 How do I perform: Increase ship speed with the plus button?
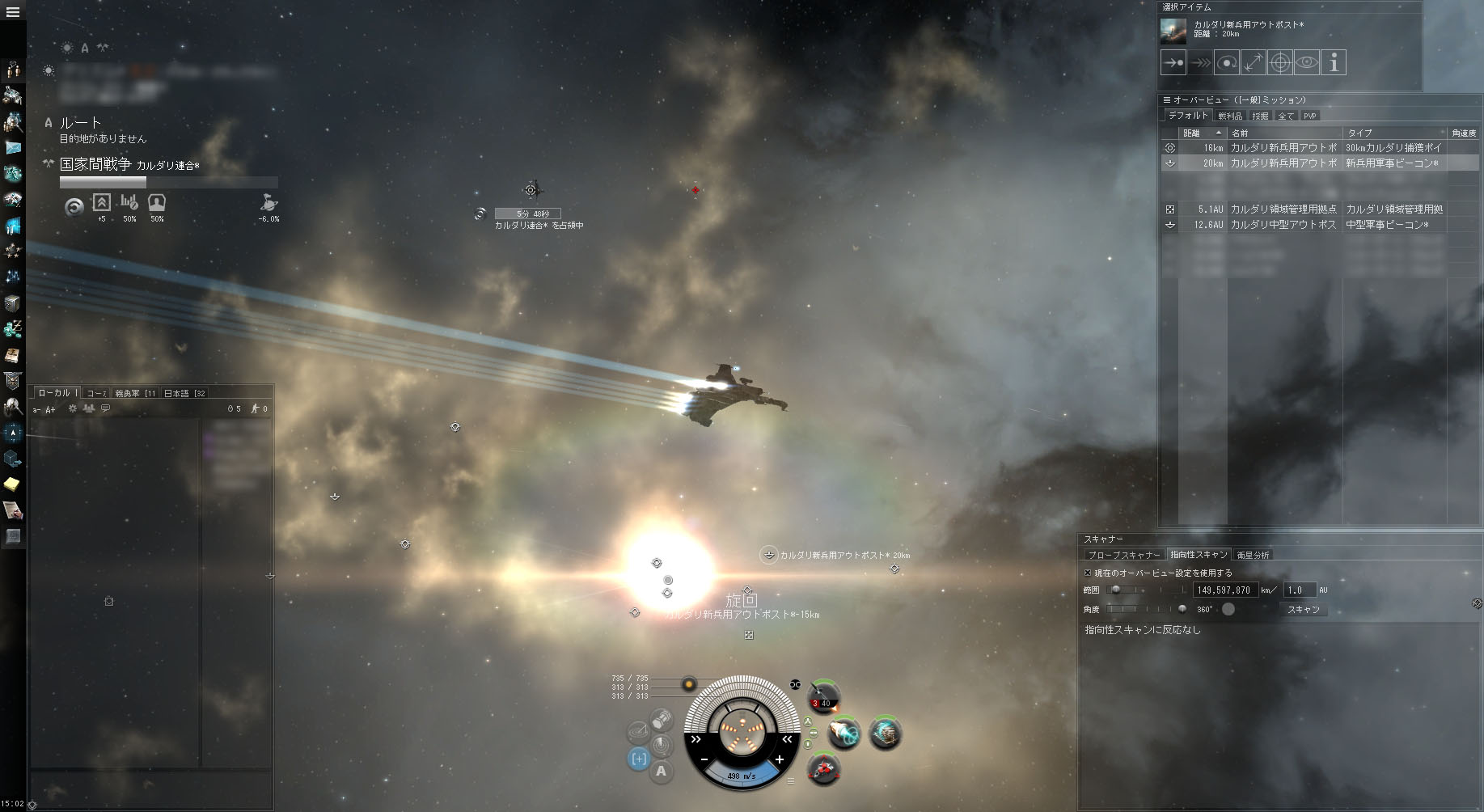tap(780, 759)
